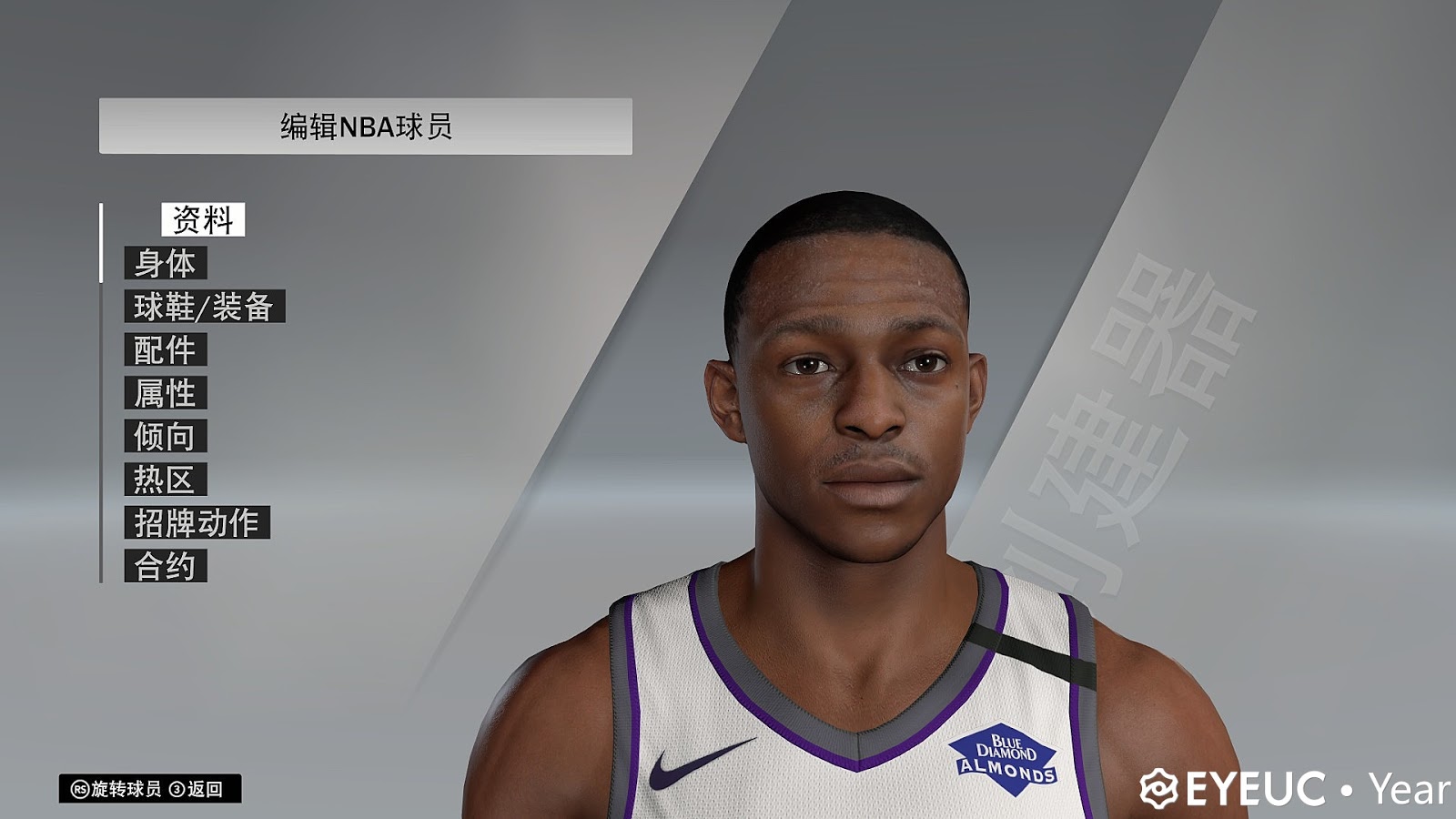Open the 招牌动作 (Signature Moves) section
1456x819 pixels.
coord(197,521)
